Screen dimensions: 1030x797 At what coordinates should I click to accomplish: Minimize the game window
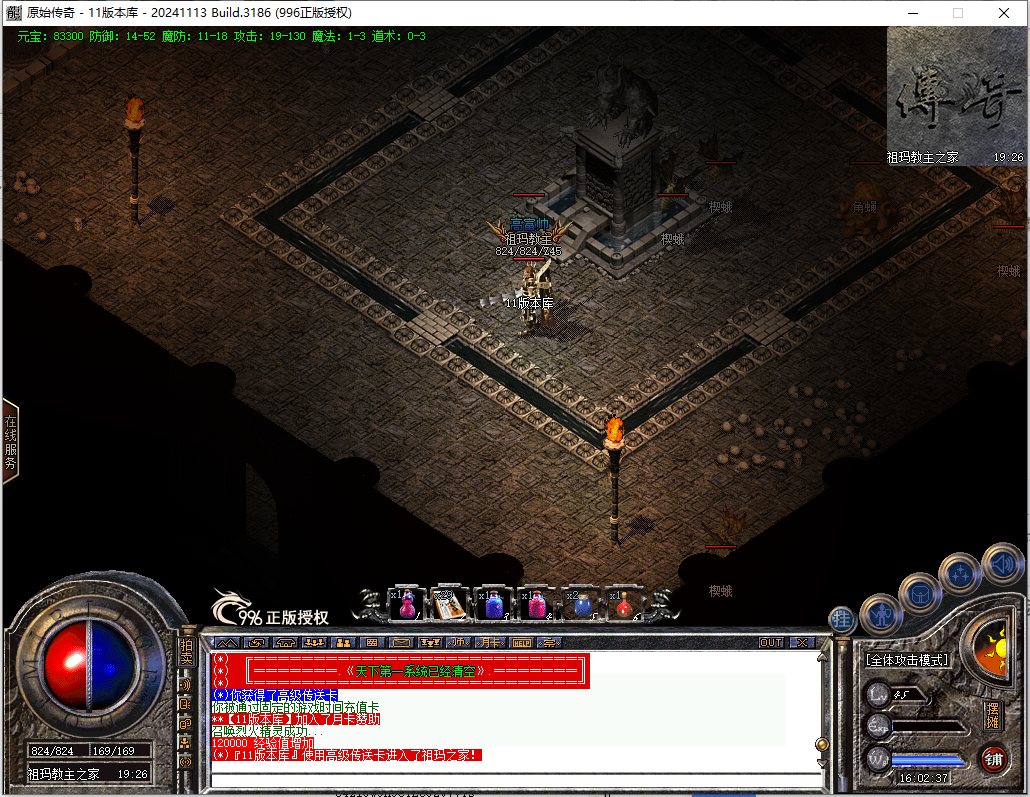(911, 13)
